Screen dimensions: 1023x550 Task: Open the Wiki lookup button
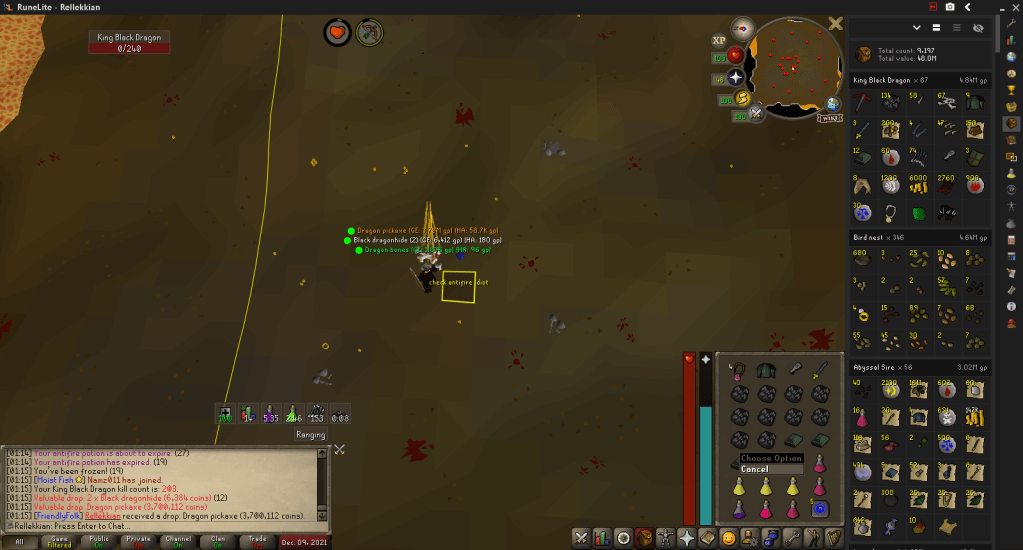828,117
